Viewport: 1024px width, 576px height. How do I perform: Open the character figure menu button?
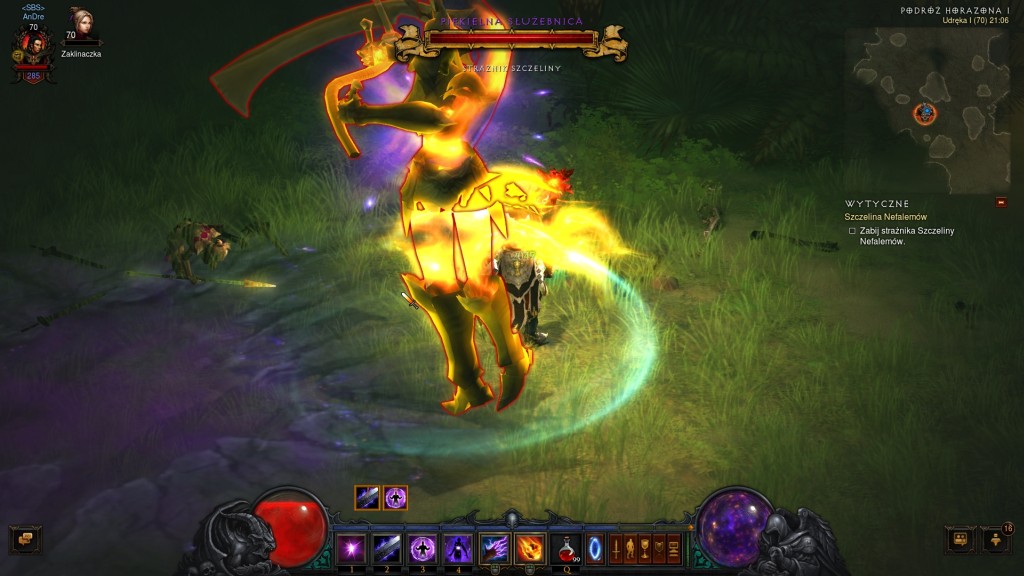(x=631, y=548)
